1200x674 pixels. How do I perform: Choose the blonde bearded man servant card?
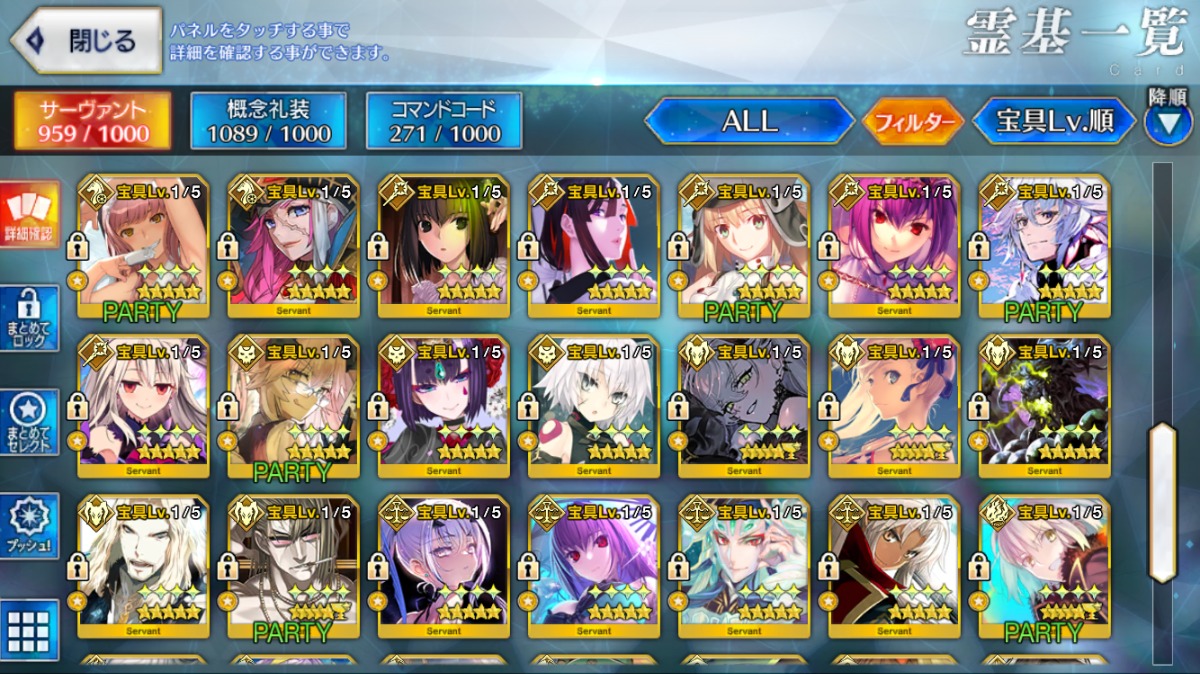click(x=144, y=567)
